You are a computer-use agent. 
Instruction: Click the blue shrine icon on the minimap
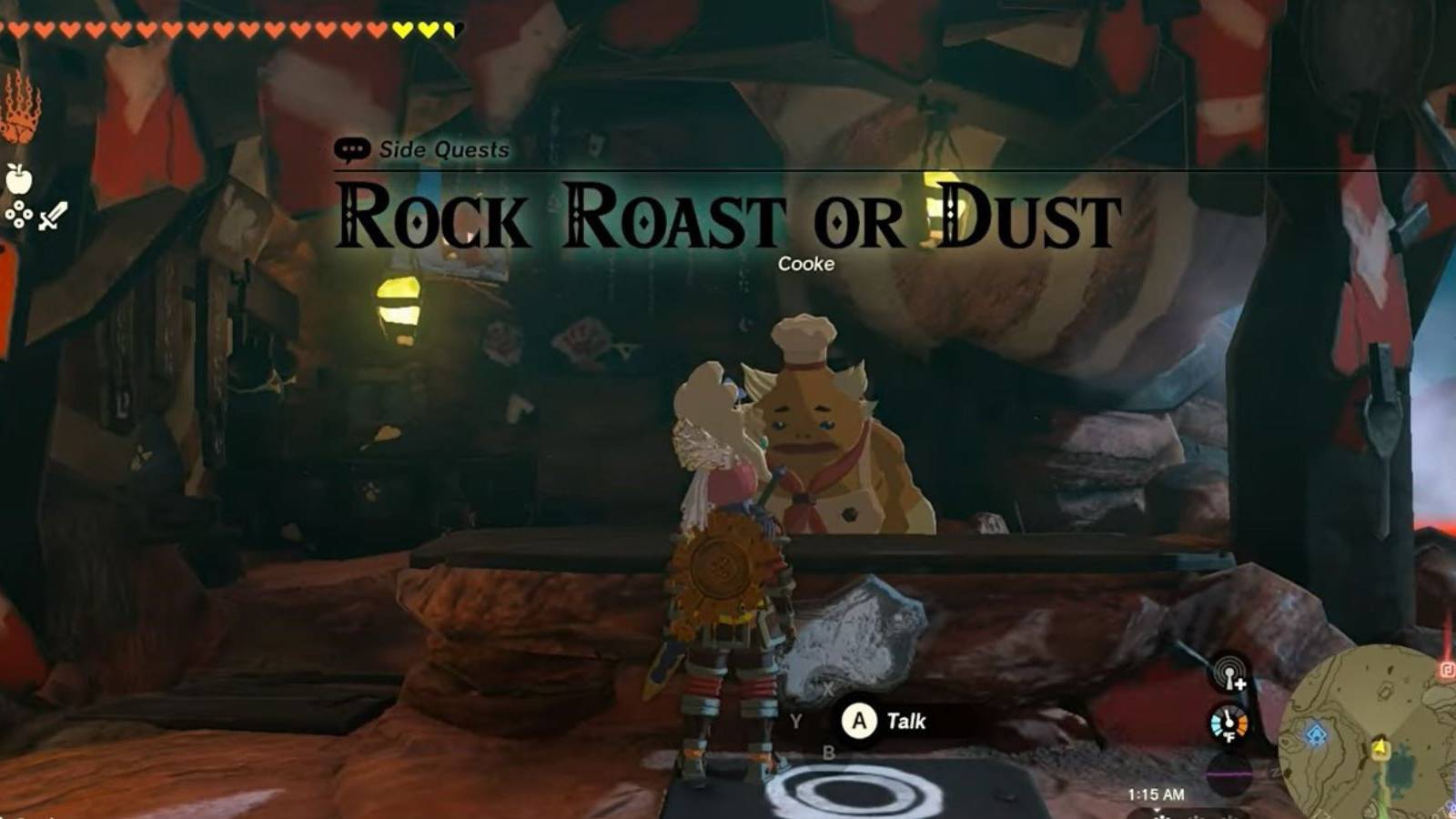click(1317, 733)
